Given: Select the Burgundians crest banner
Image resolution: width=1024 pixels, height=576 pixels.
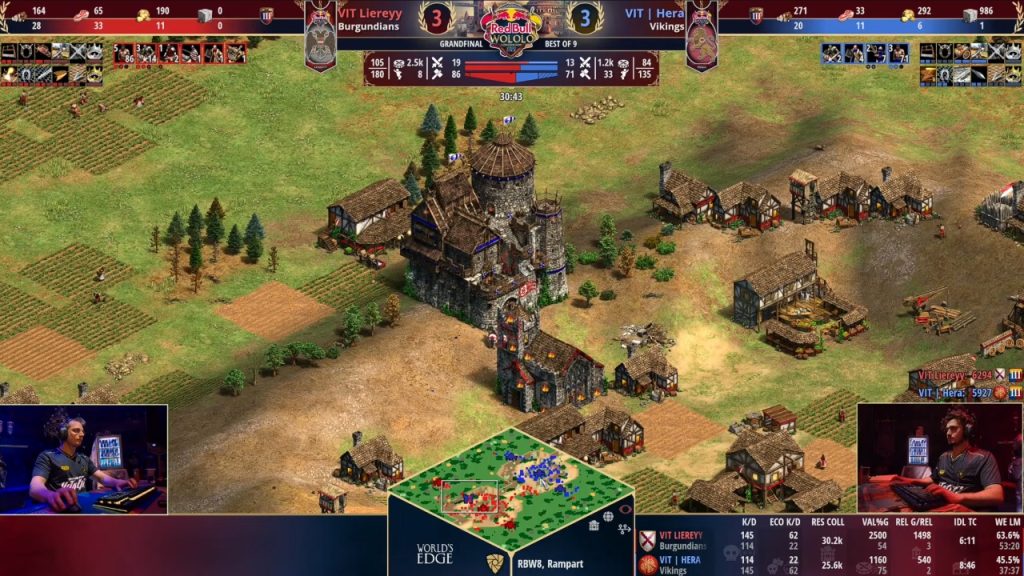Looking at the screenshot, I should 320,38.
